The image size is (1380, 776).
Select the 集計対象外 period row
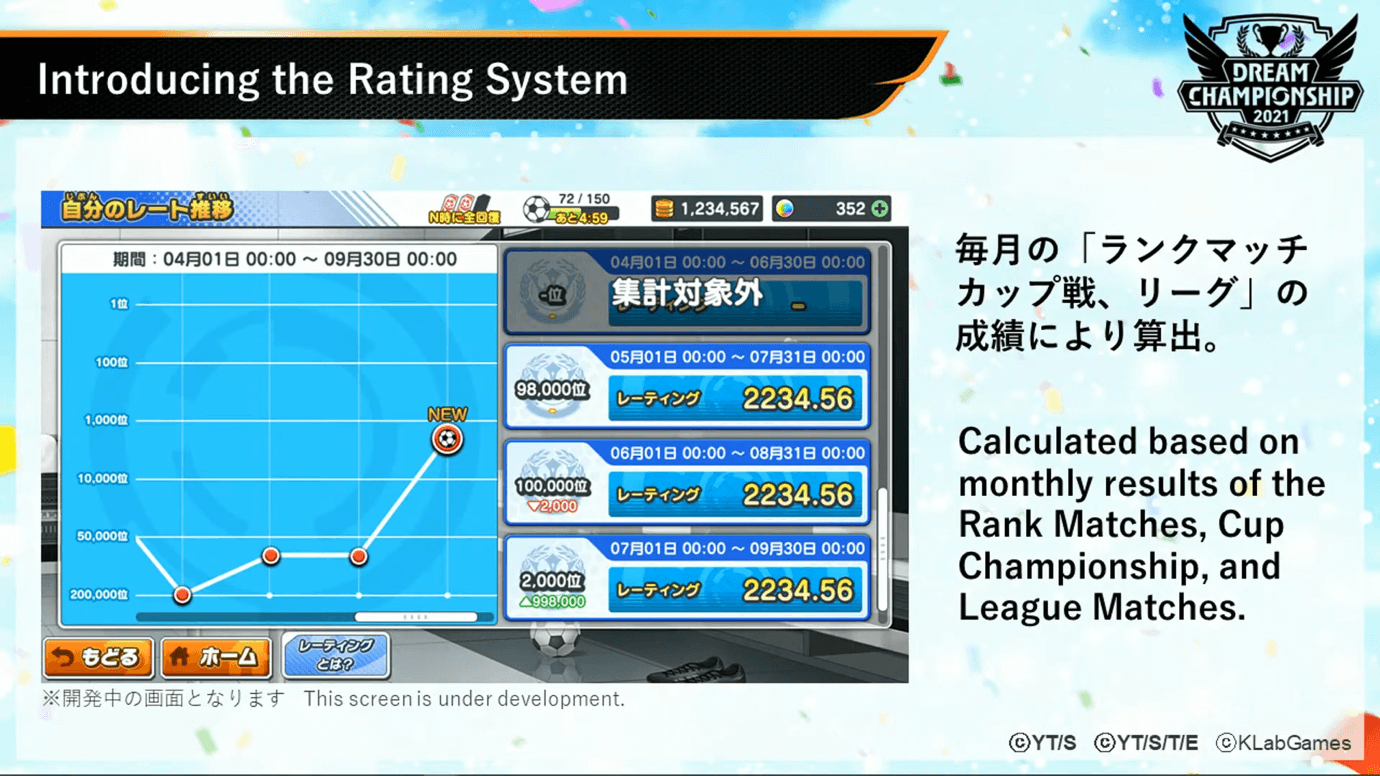pos(687,292)
